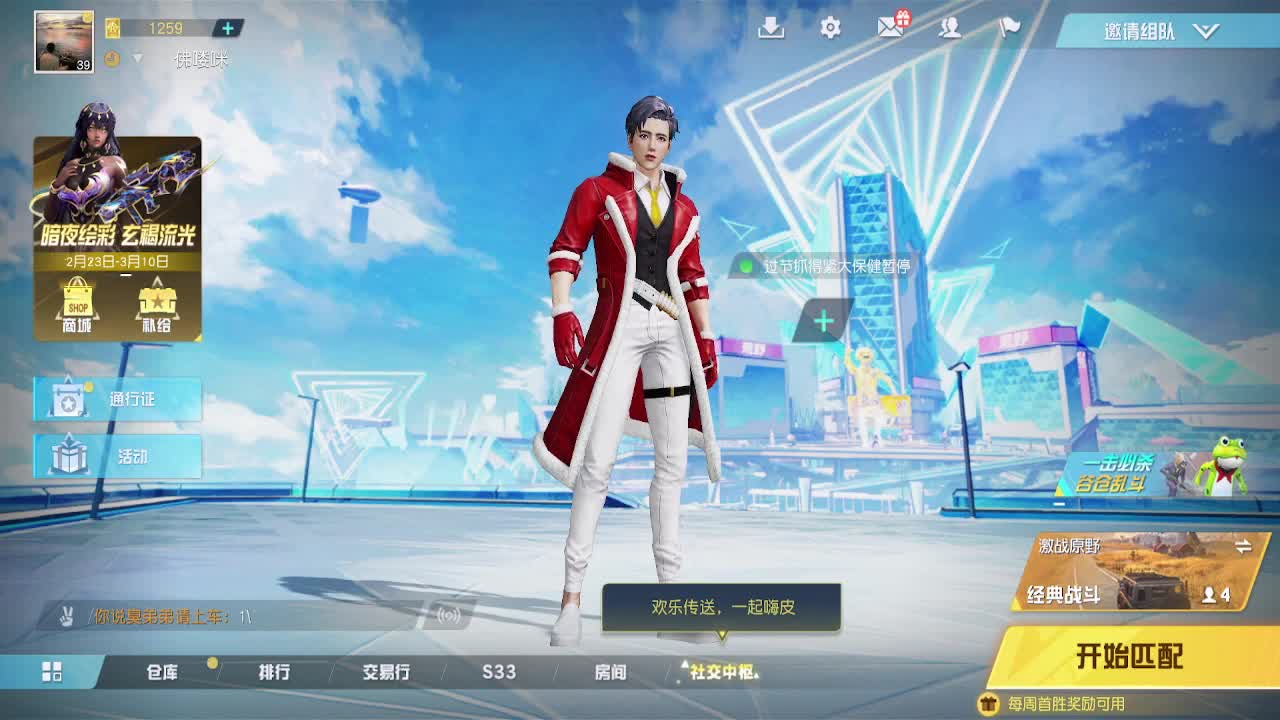The image size is (1280, 720).
Task: Open the download center icon
Action: pyautogui.click(x=770, y=28)
